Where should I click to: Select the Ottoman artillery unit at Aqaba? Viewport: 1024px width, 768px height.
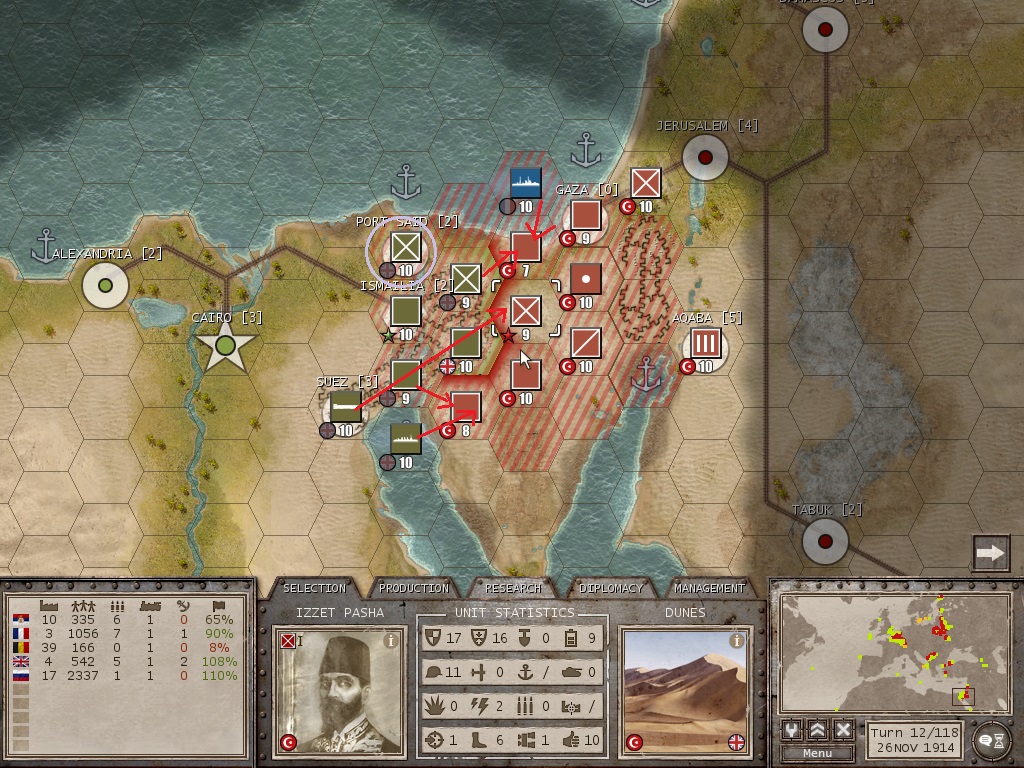[706, 344]
